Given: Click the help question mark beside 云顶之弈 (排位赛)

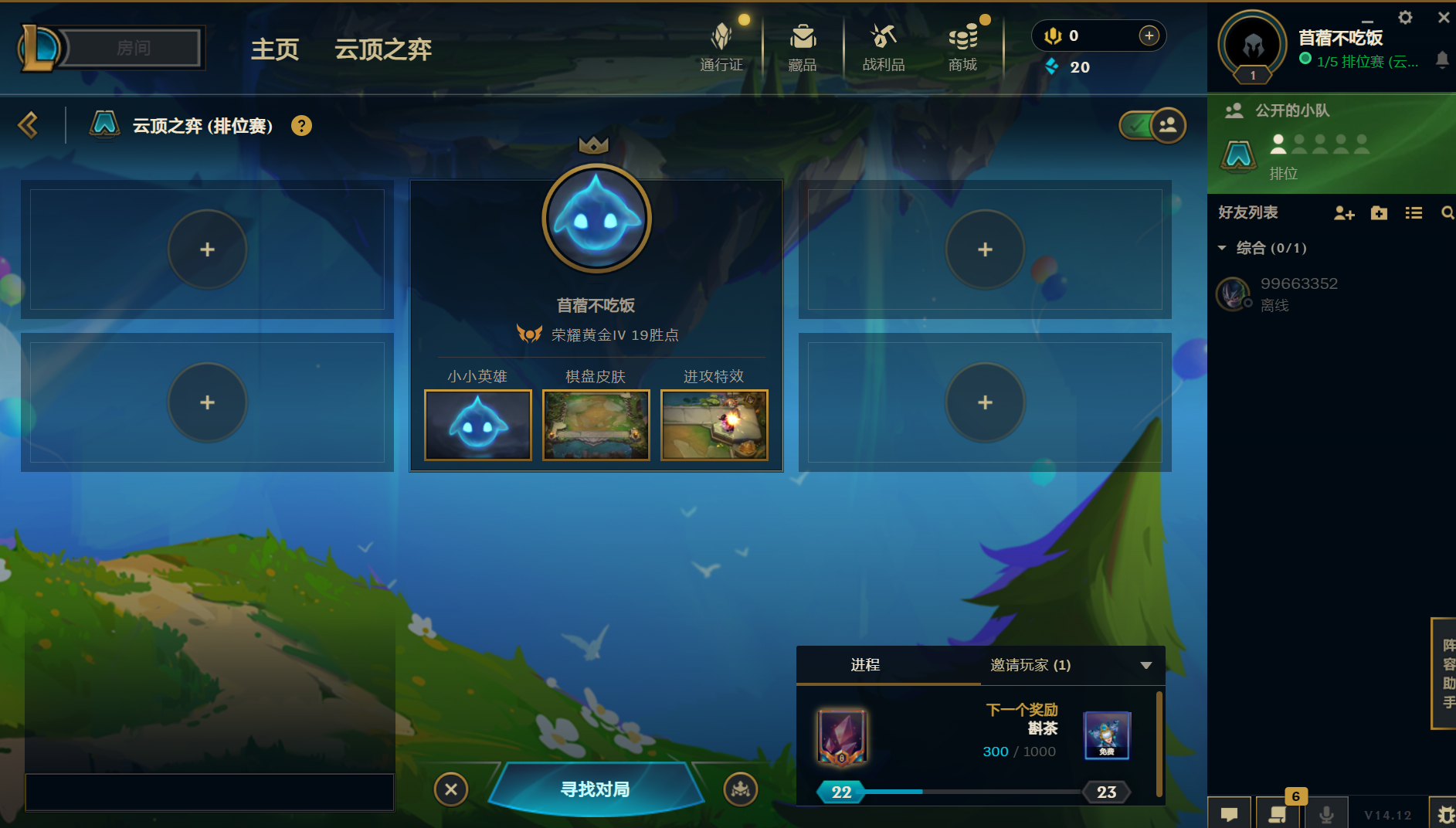Looking at the screenshot, I should click(x=301, y=125).
